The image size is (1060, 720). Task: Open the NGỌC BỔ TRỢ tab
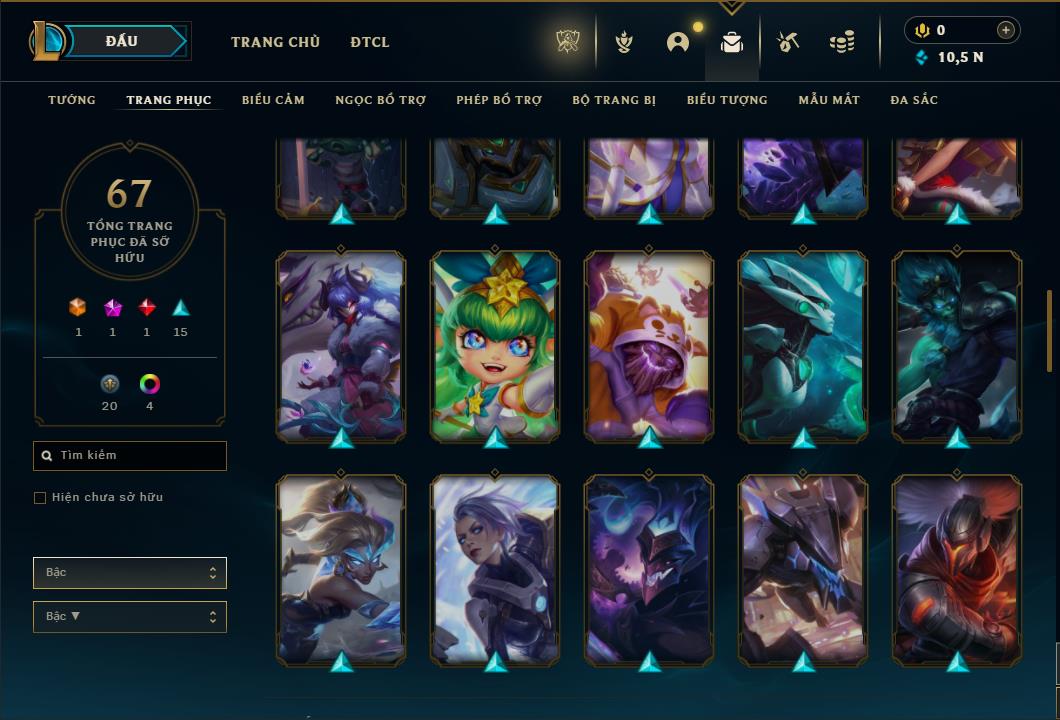(380, 100)
